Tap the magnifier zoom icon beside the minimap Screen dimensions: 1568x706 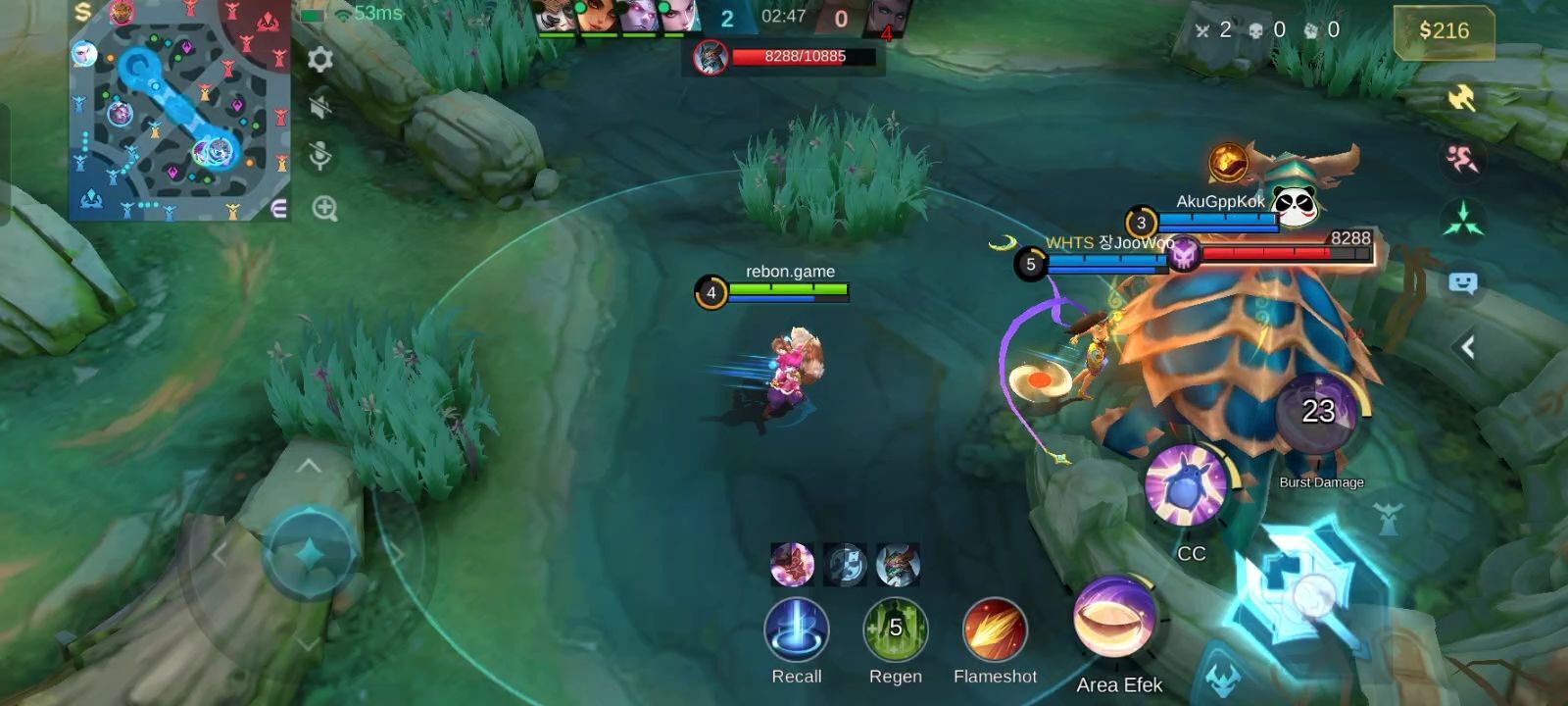[x=324, y=208]
